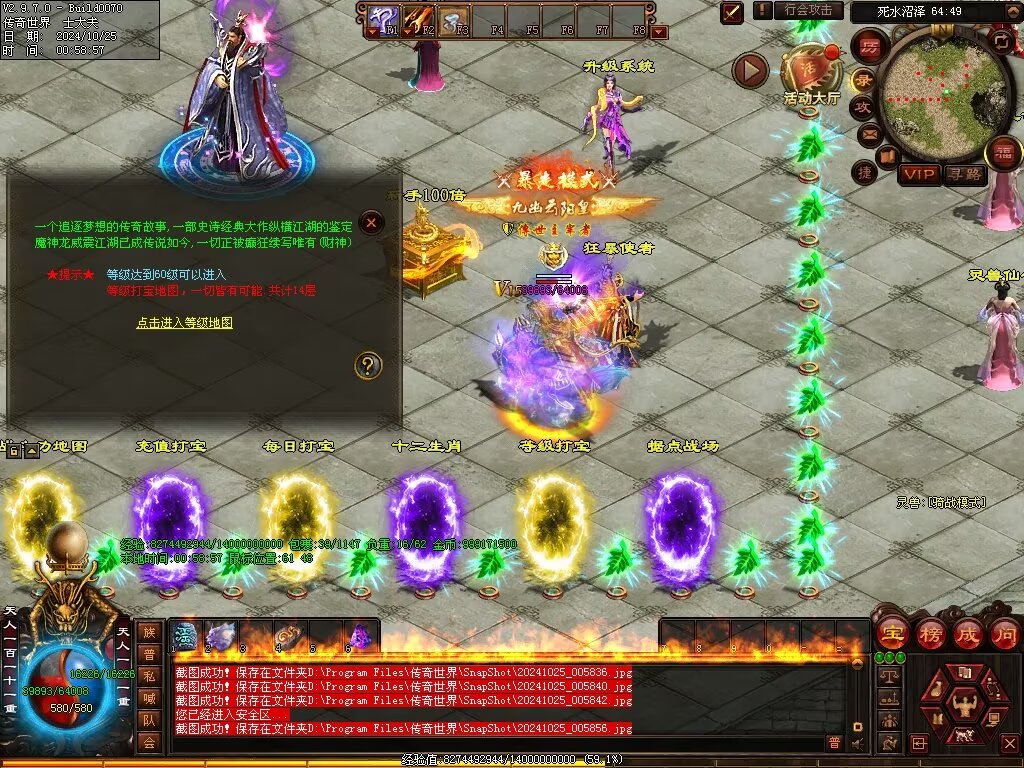Switch to the 私 private chat channel
The width and height of the screenshot is (1024, 768).
tap(149, 676)
